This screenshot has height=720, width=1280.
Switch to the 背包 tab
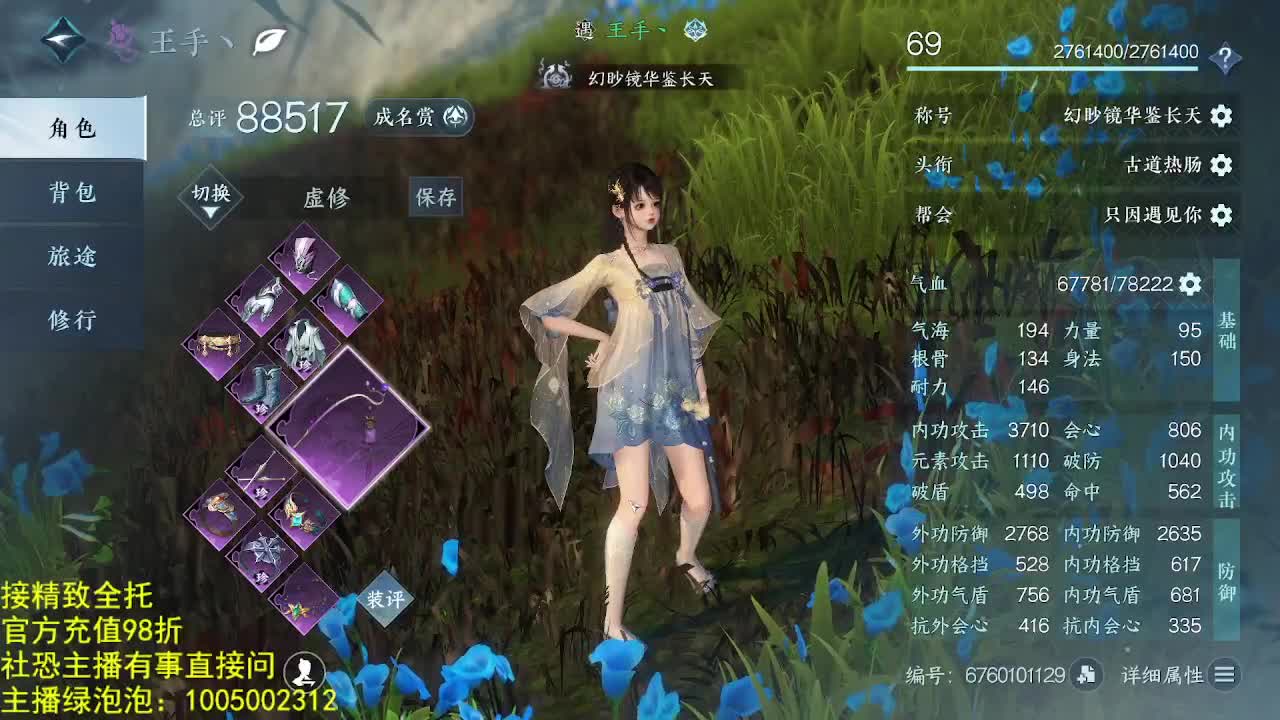tap(71, 193)
